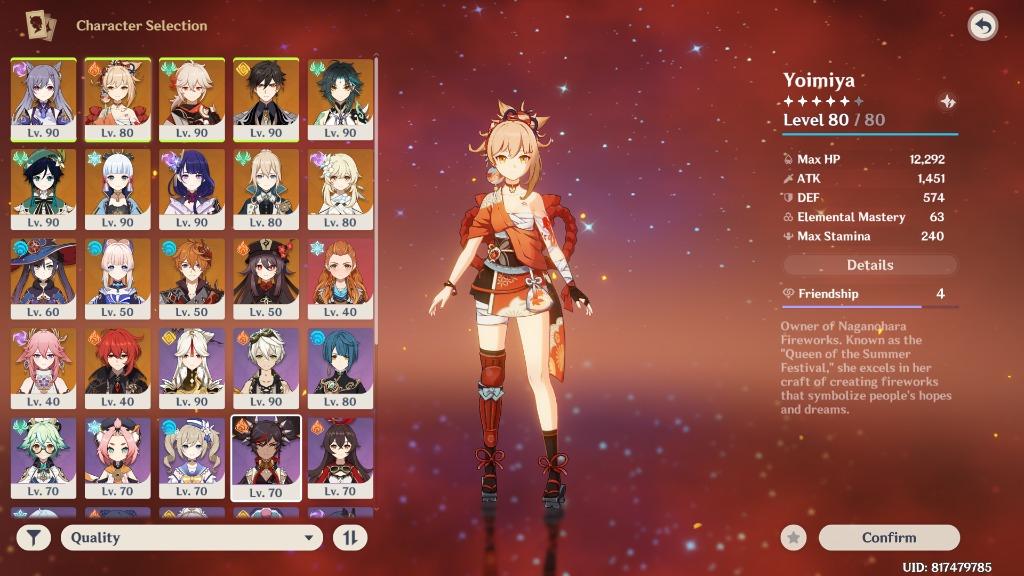The height and width of the screenshot is (576, 1024).
Task: Select Xiao in the character grid
Action: click(340, 98)
